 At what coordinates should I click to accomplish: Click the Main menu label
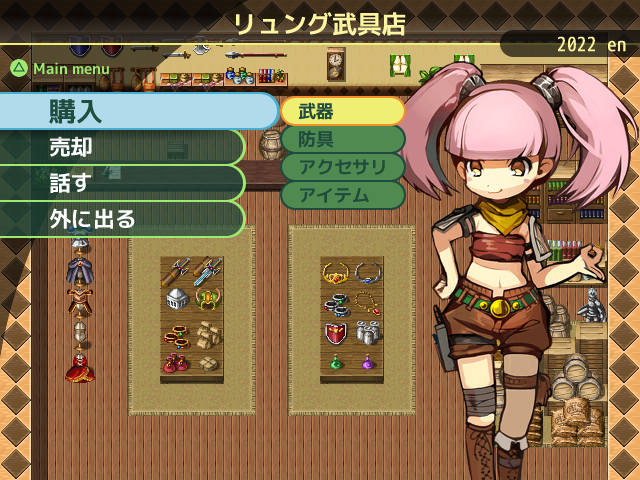(x=70, y=69)
